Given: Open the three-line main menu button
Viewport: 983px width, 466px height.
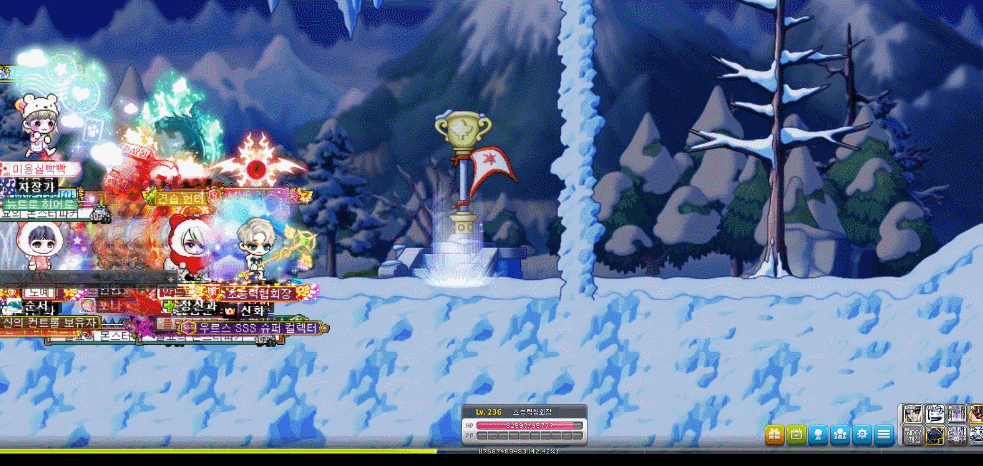Looking at the screenshot, I should [884, 434].
